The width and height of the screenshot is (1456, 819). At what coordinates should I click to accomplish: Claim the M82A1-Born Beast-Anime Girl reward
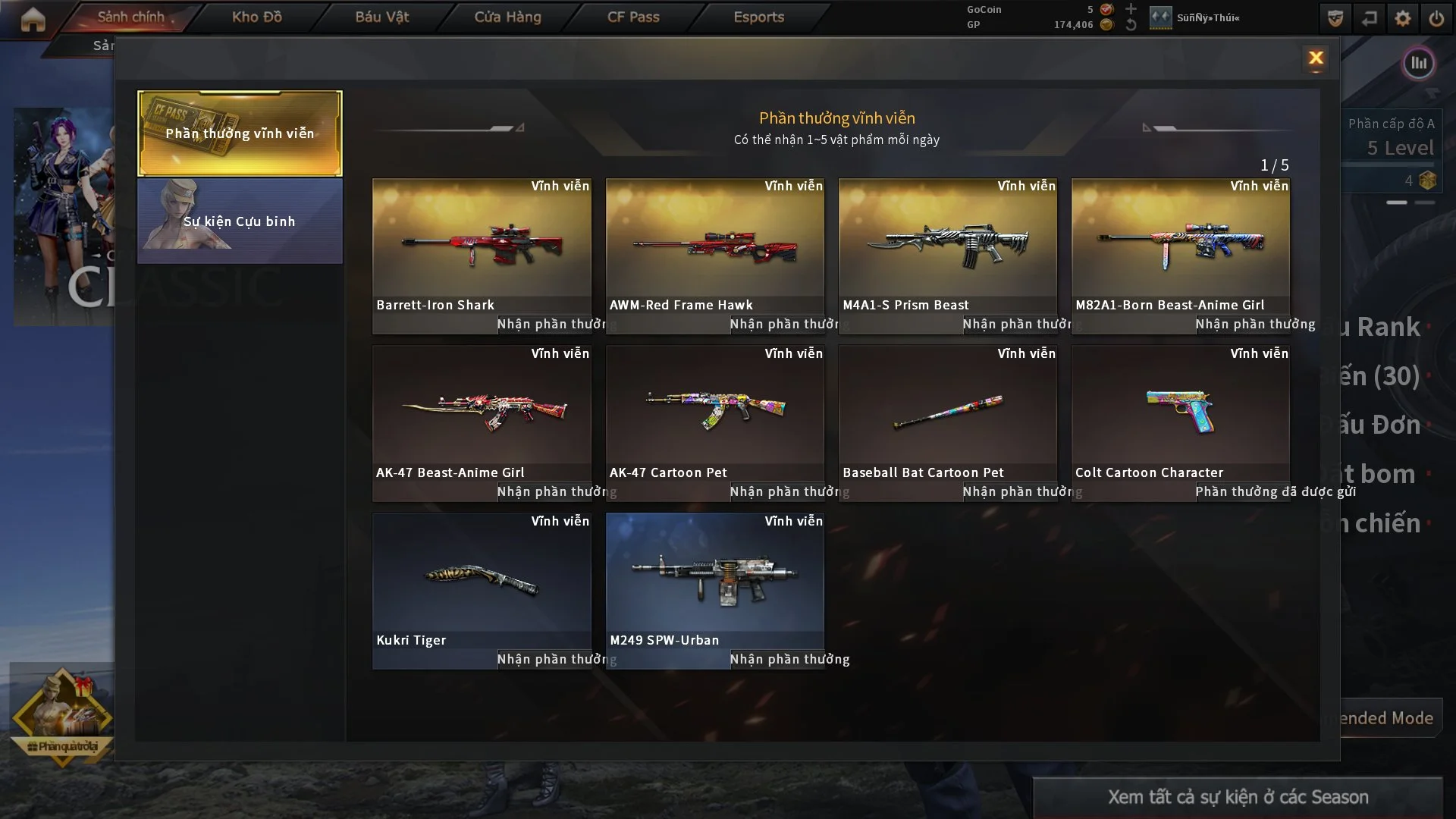point(1250,325)
